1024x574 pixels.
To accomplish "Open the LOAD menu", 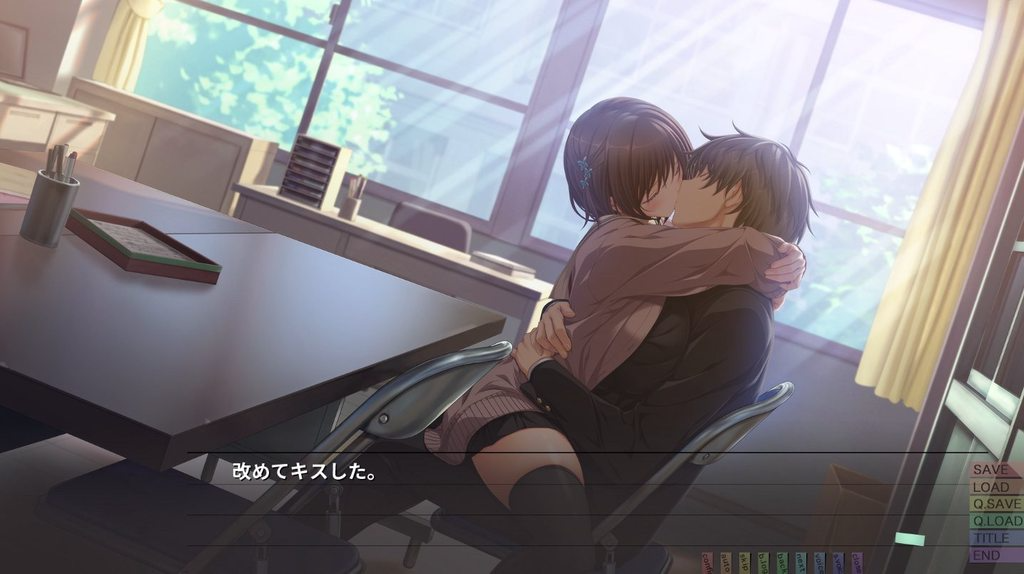I will point(993,487).
